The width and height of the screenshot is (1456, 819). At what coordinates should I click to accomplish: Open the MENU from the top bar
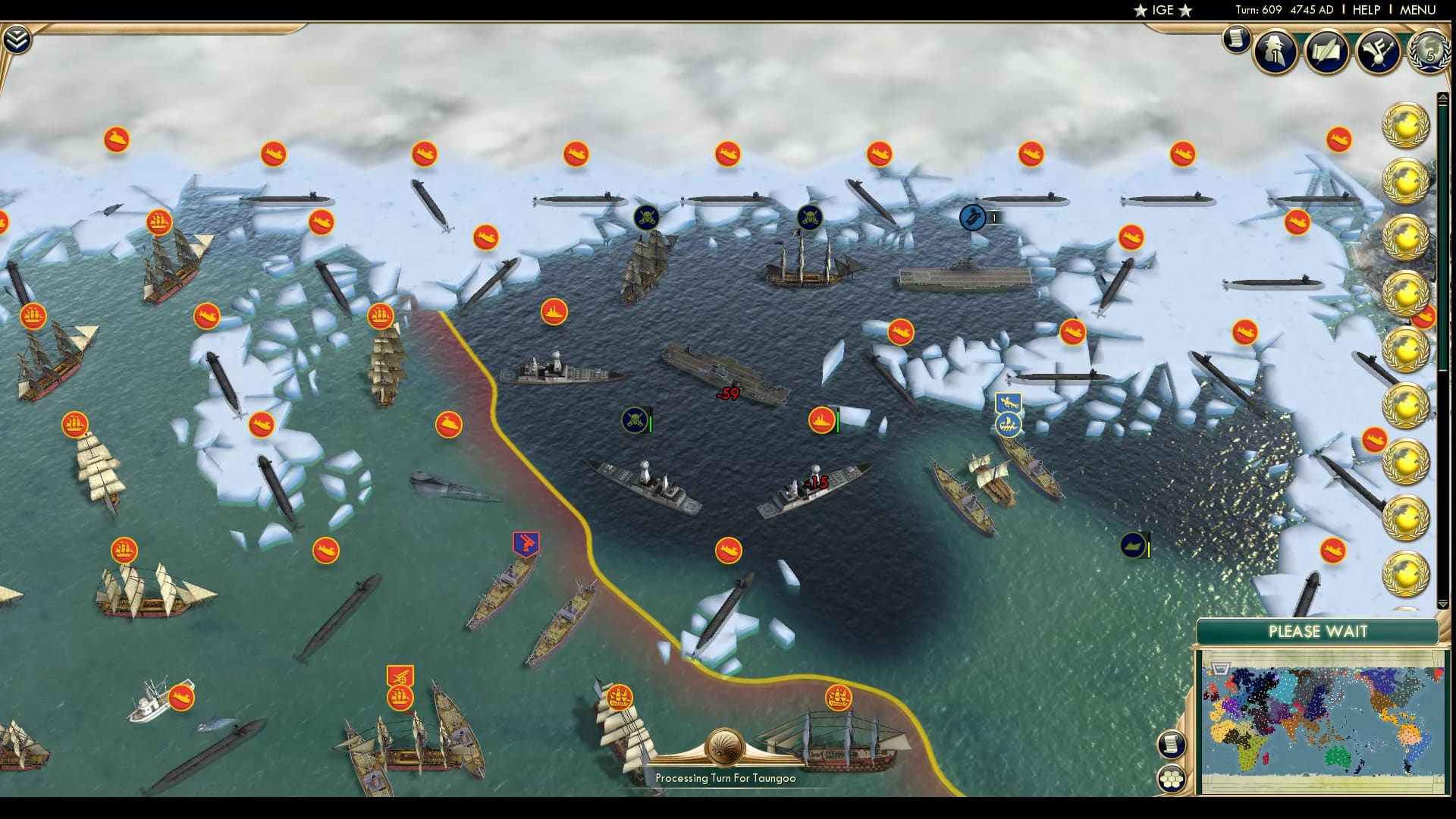pyautogui.click(x=1420, y=10)
